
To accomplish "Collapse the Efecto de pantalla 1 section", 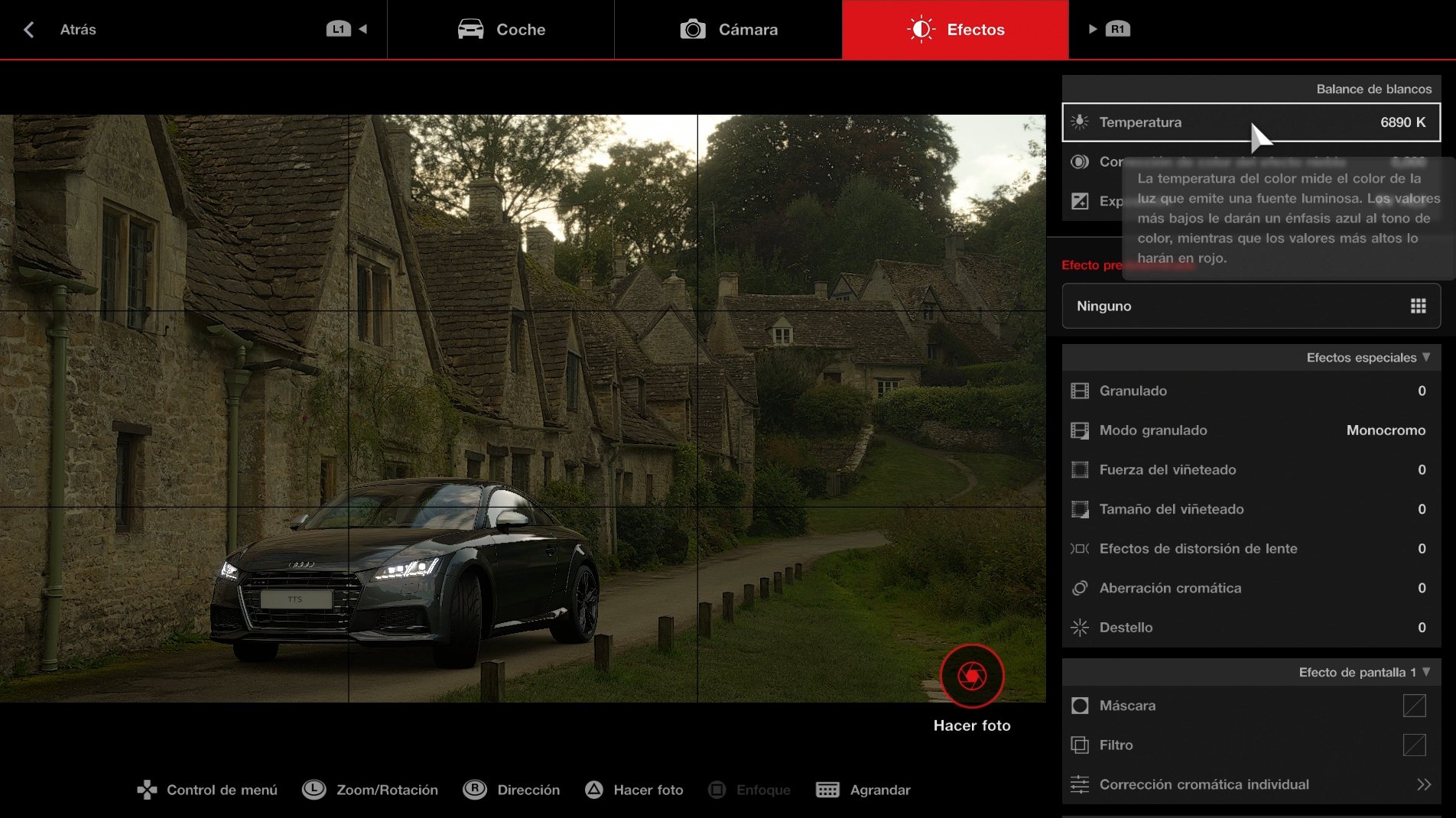I will click(1426, 674).
